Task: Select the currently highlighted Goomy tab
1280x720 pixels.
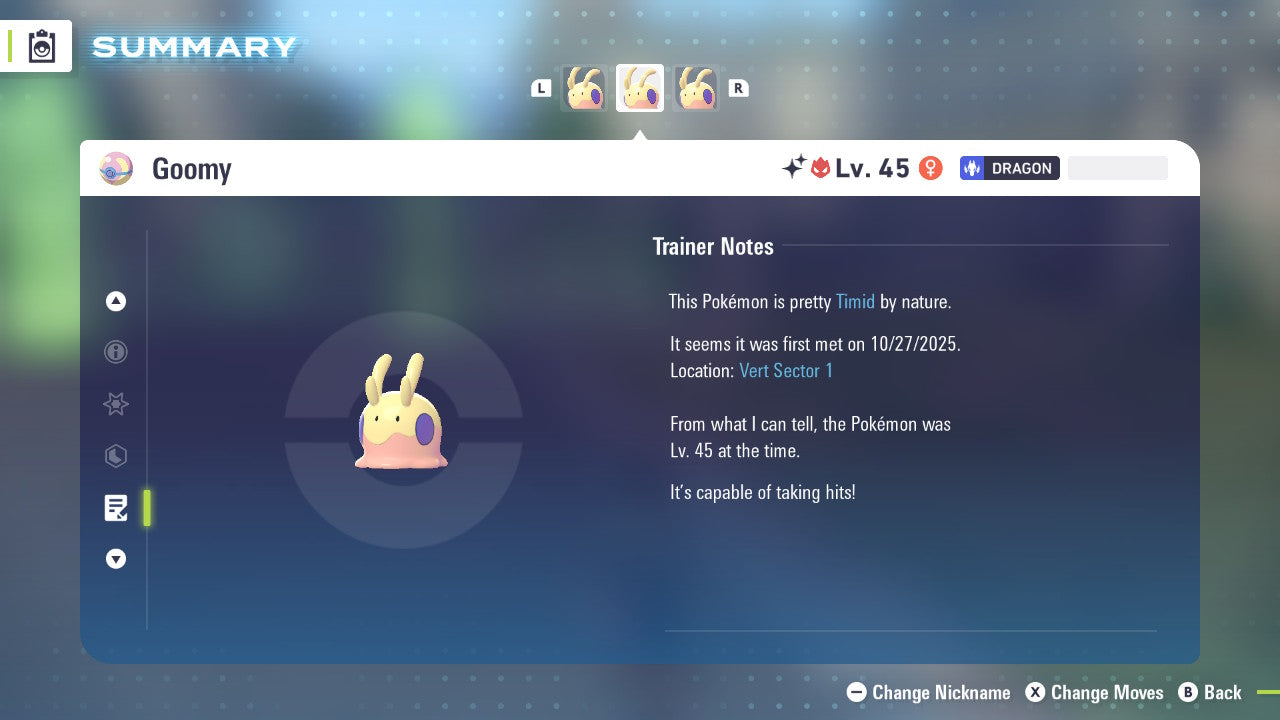Action: 640,88
